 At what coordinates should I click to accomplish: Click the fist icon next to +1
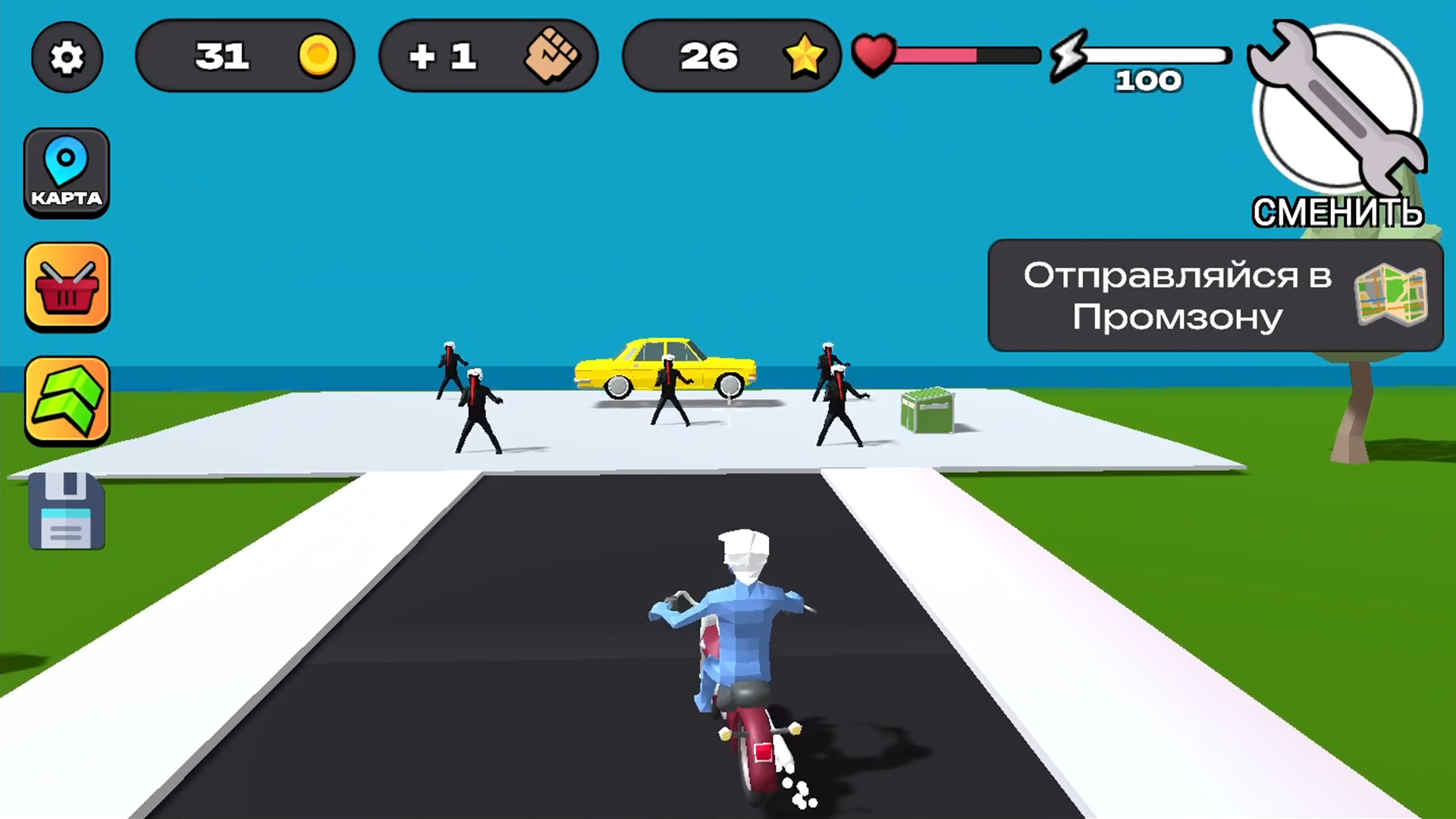[554, 55]
